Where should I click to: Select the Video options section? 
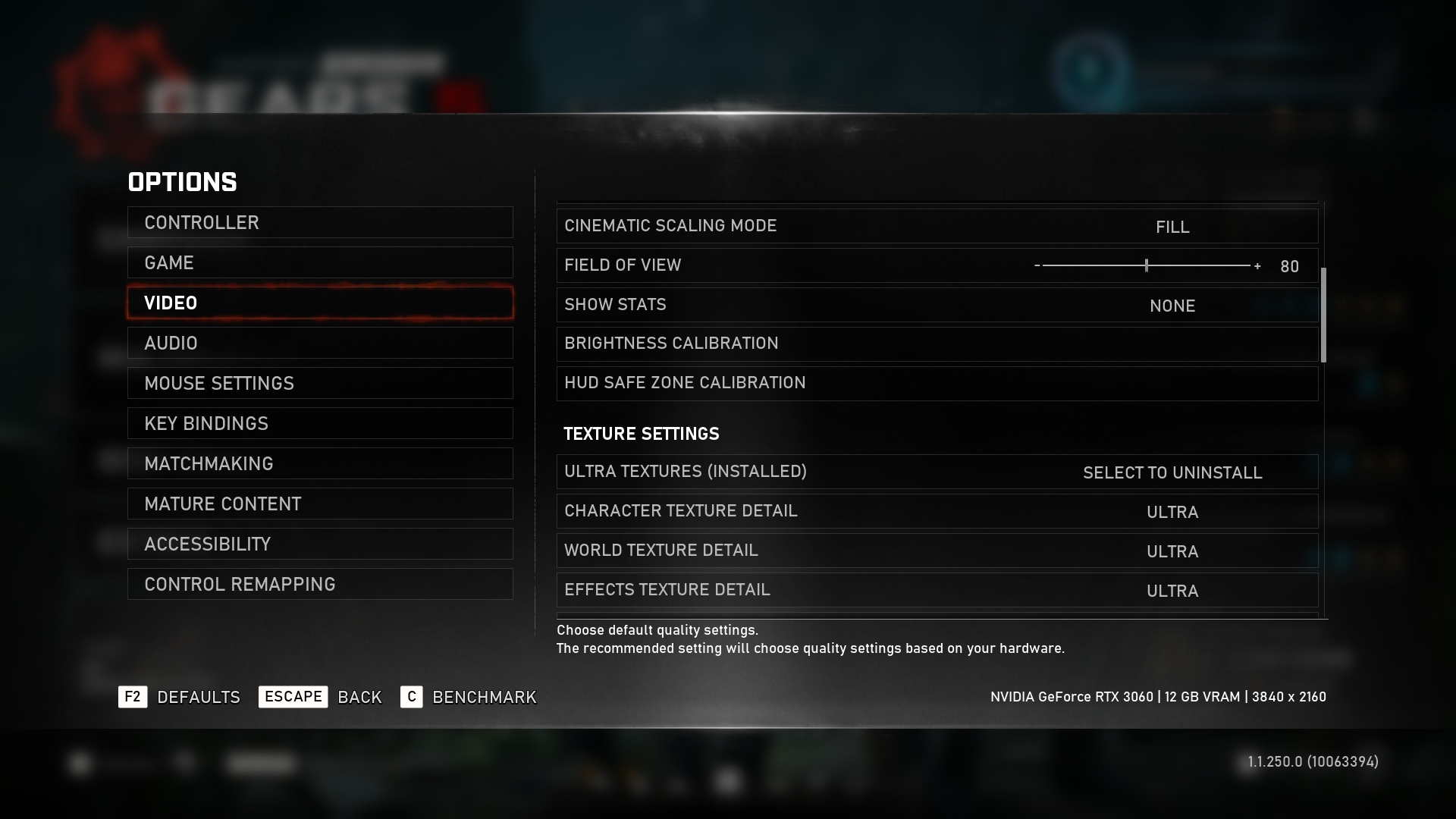[x=320, y=303]
